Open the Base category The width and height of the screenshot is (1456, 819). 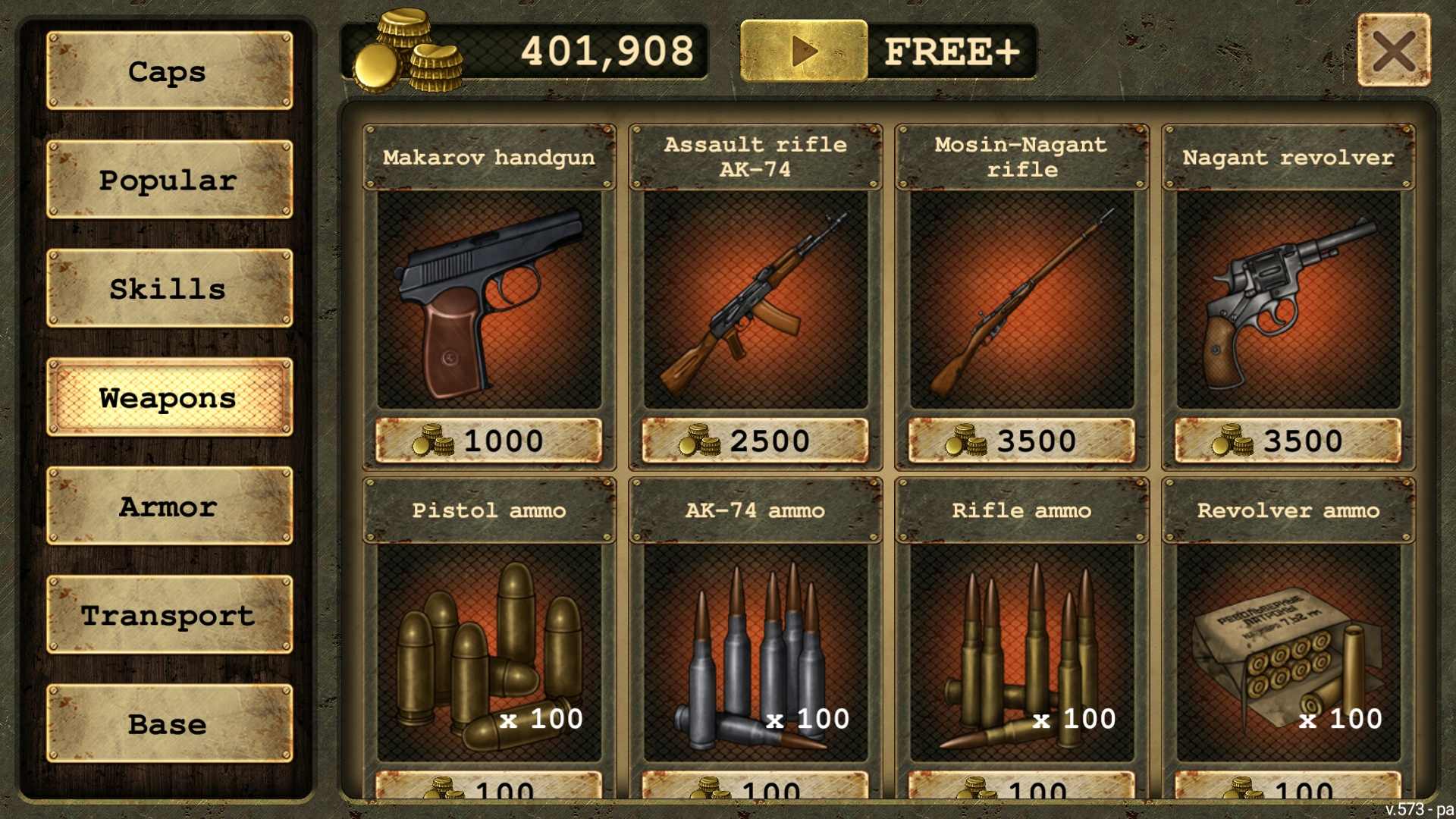tap(169, 723)
